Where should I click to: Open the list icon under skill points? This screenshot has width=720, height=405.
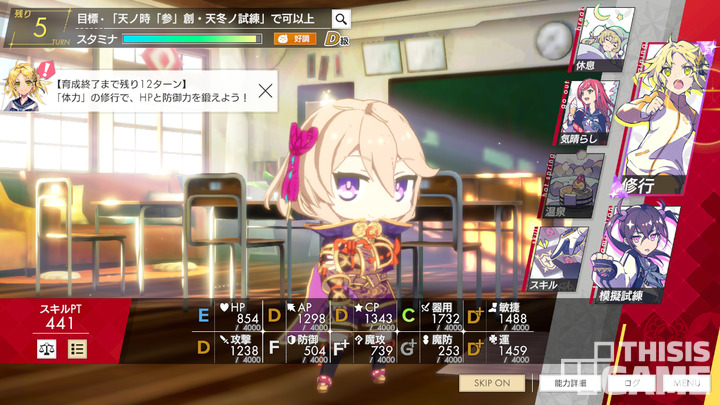tap(77, 349)
